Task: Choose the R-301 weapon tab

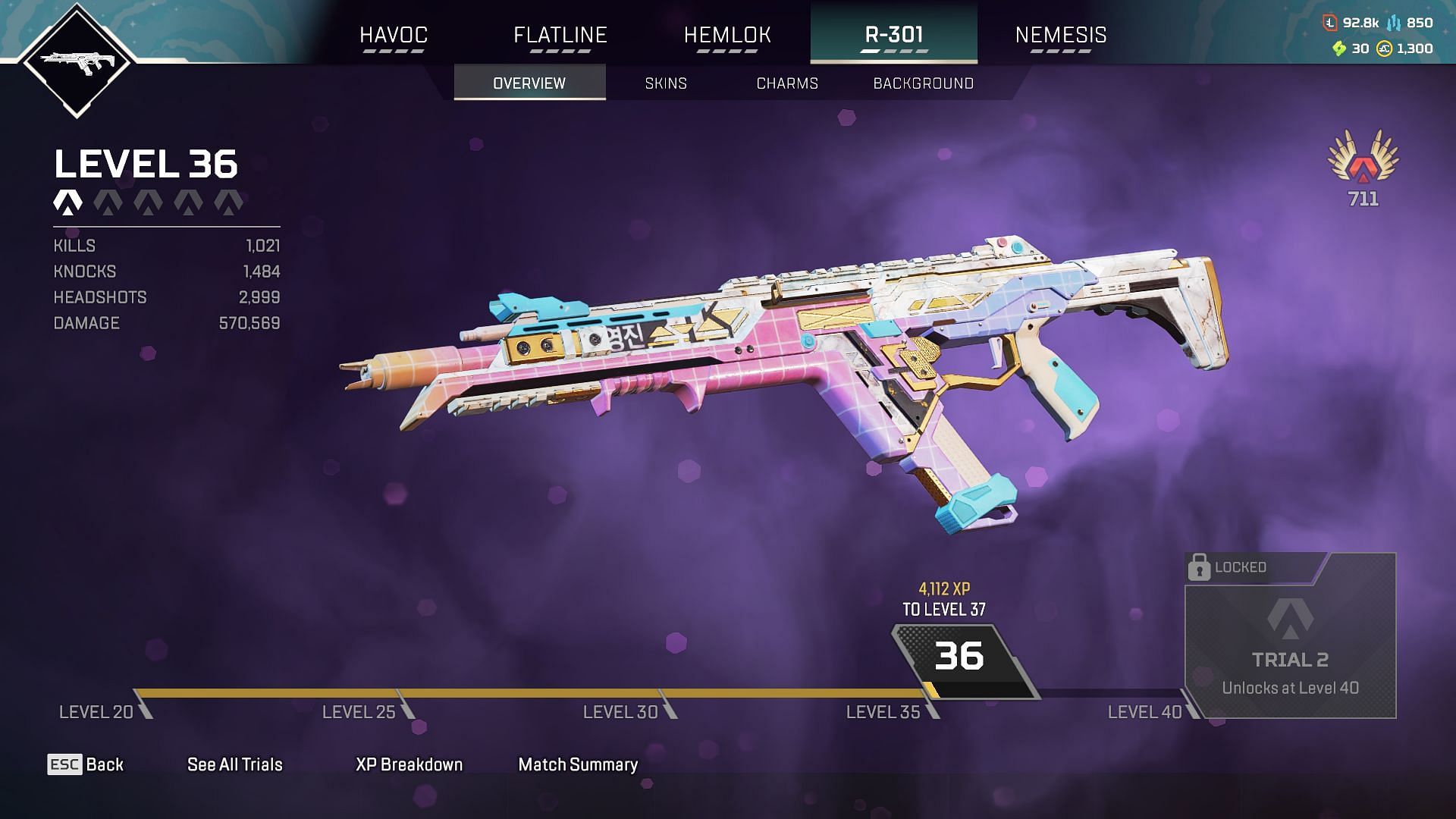Action: point(894,35)
